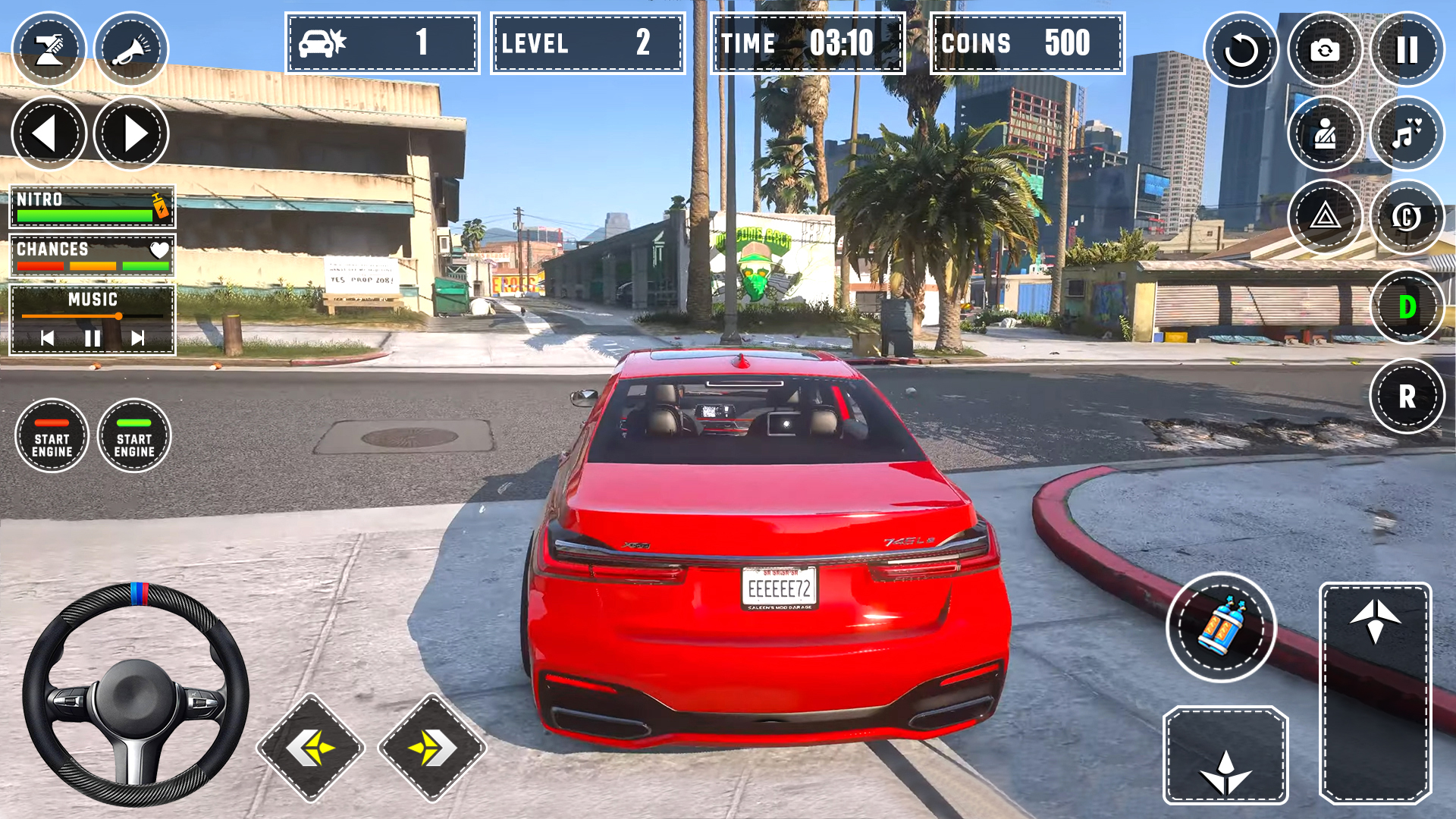Pause the game
Viewport: 1456px width, 819px height.
pyautogui.click(x=1408, y=49)
